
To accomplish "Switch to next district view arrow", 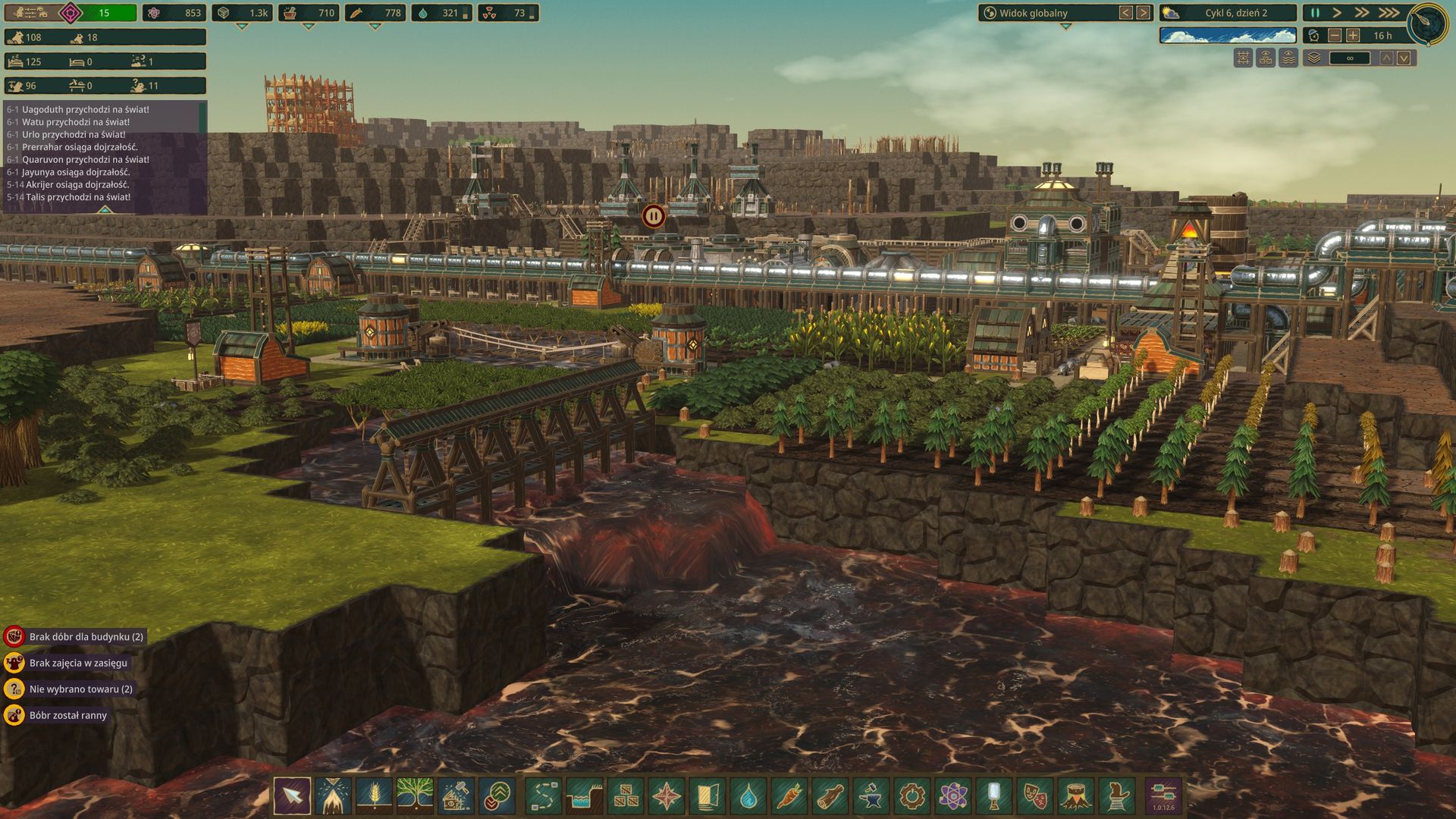I will coord(1143,13).
